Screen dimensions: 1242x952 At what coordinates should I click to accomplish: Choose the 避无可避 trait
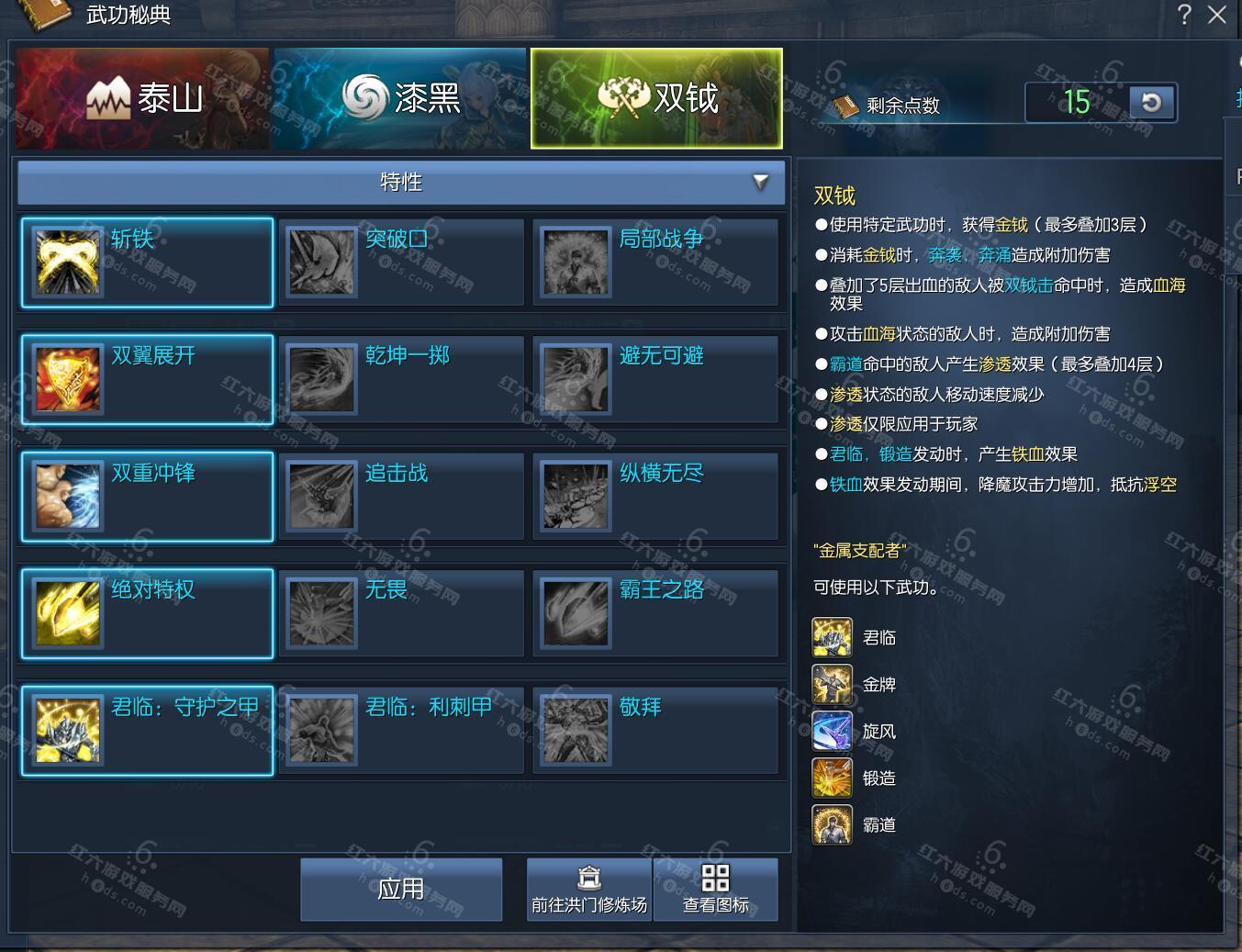pyautogui.click(x=655, y=379)
